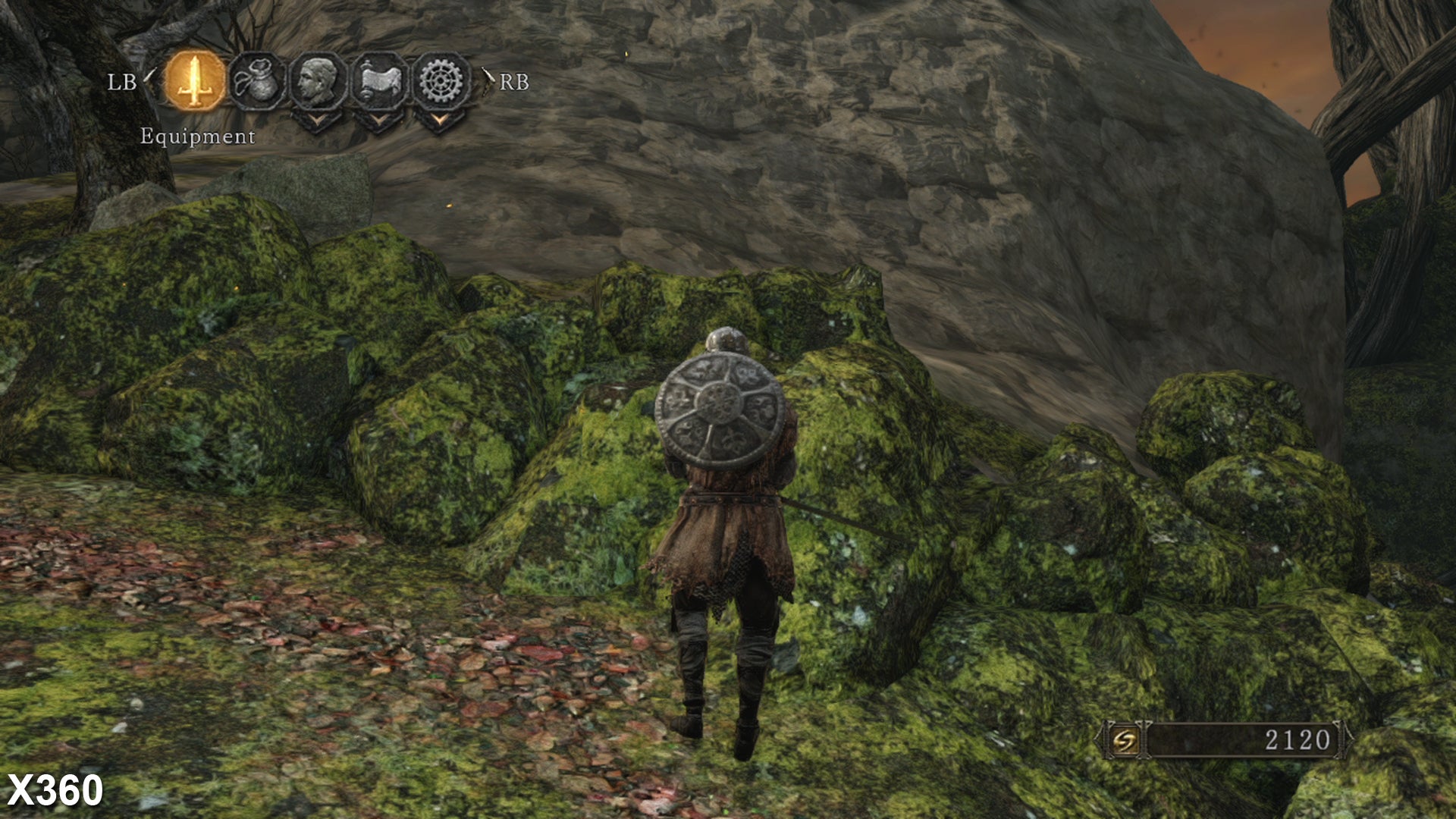Viewport: 1456px width, 819px height.
Task: Open the Equipment sword menu icon
Action: pyautogui.click(x=195, y=81)
